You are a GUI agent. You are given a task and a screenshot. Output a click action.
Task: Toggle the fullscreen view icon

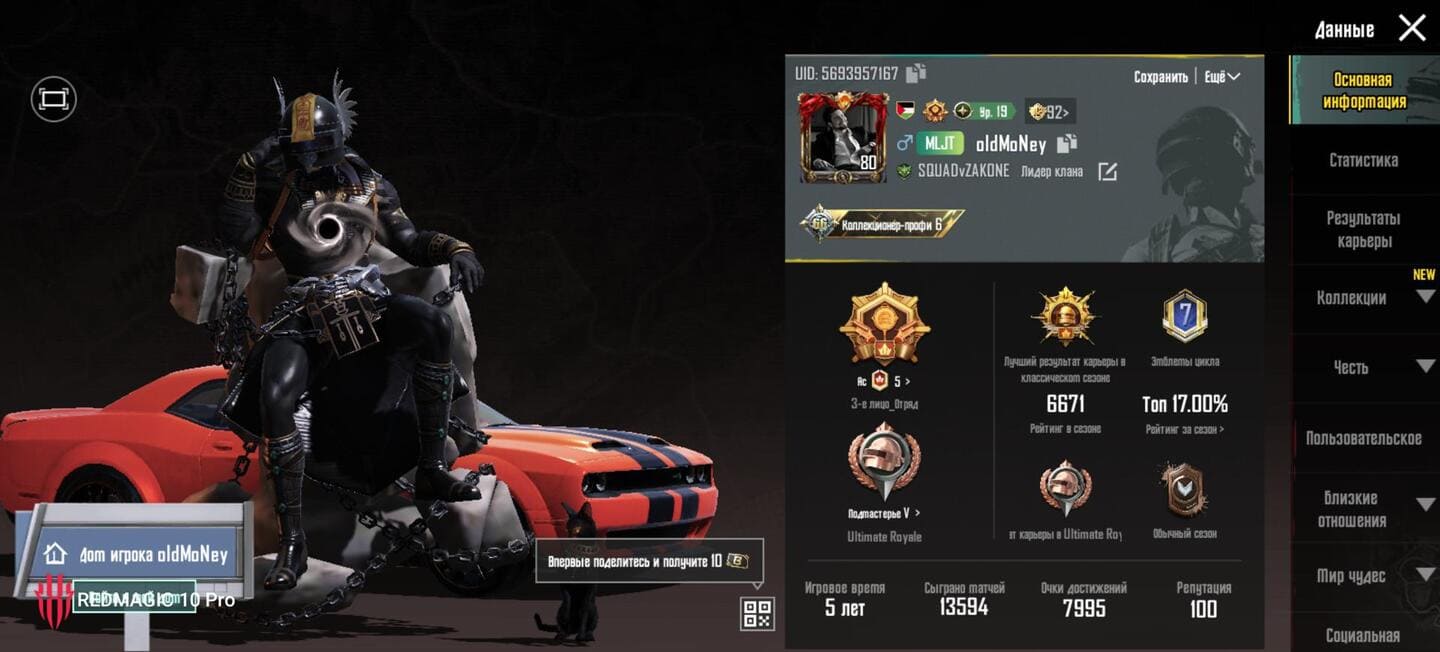click(53, 99)
